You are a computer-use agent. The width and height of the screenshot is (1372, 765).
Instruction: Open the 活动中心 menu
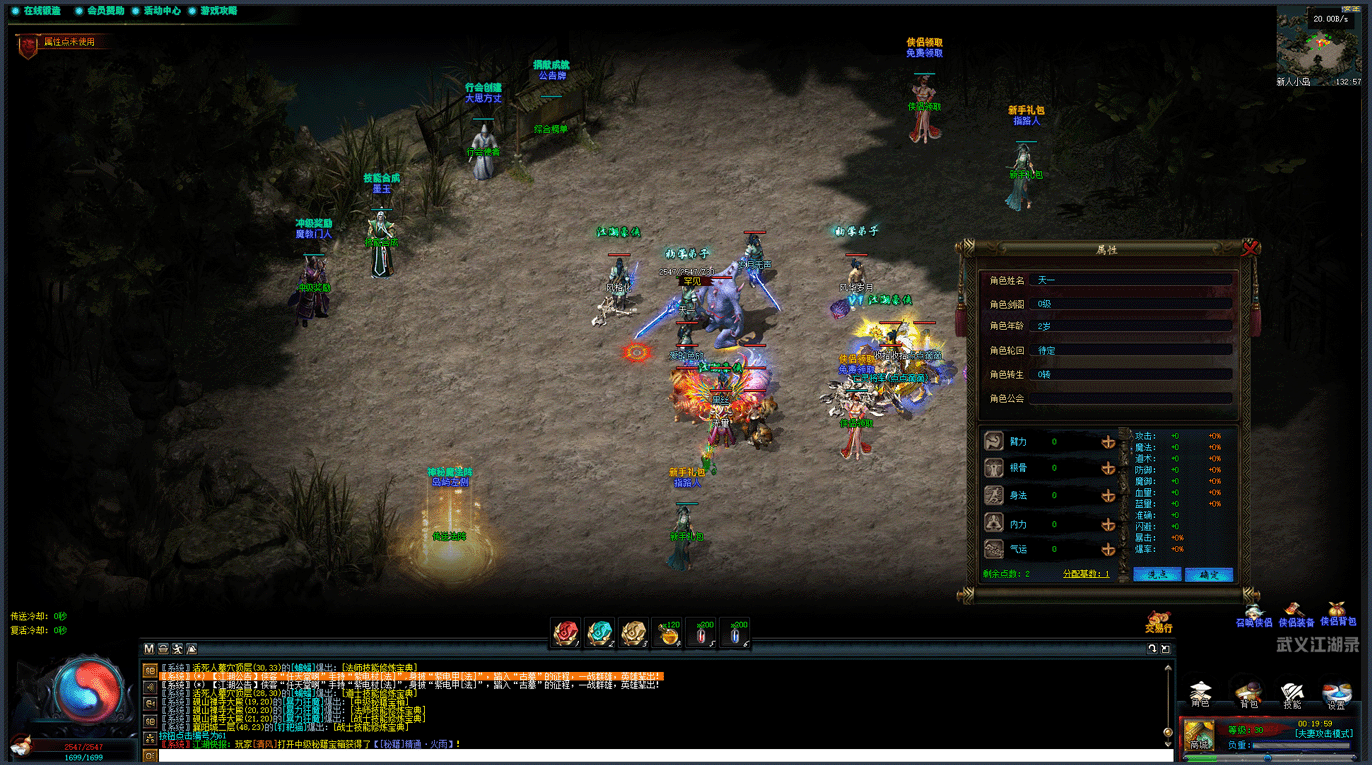point(155,11)
